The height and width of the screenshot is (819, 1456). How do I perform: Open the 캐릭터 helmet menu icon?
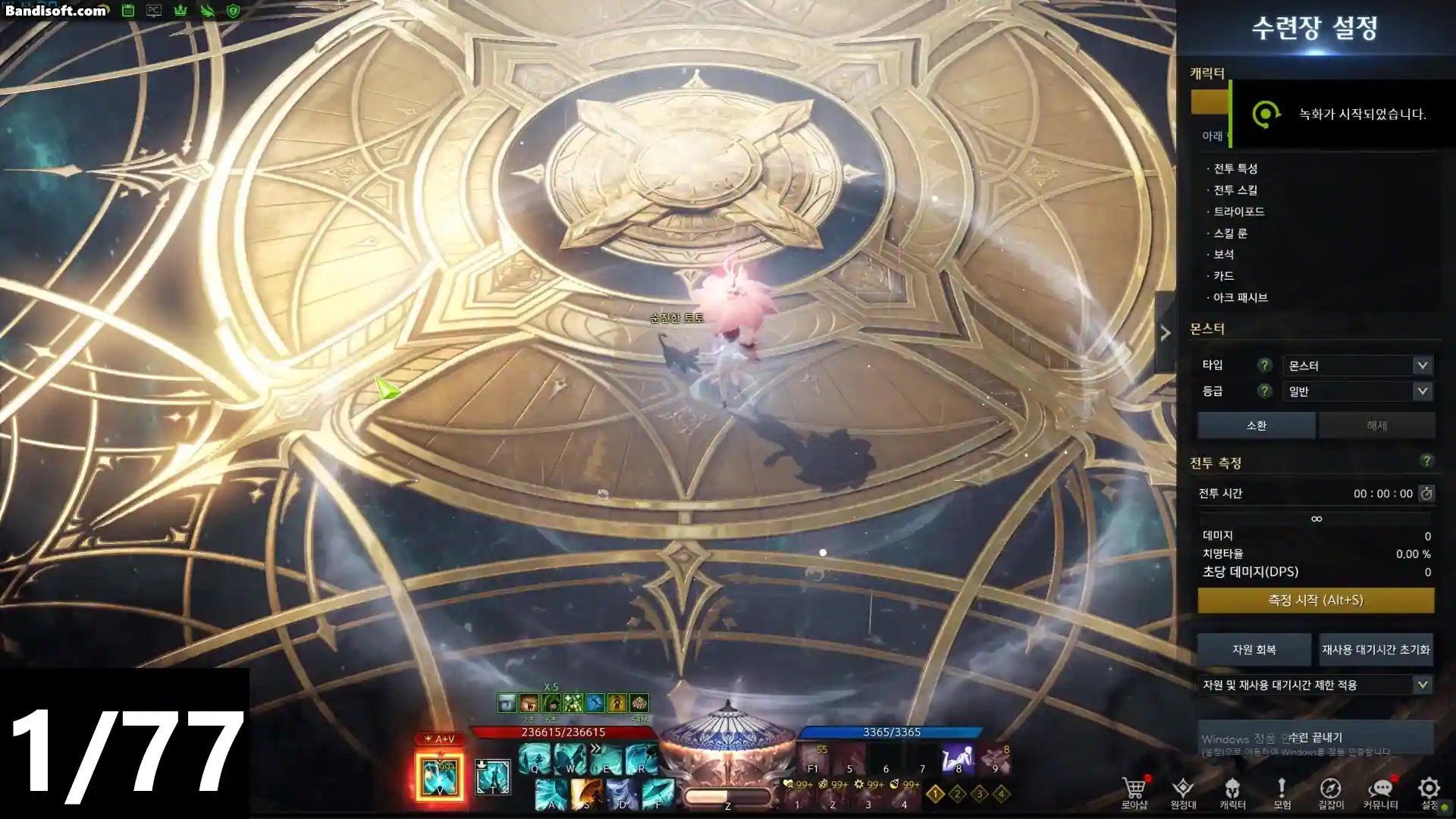[1232, 791]
